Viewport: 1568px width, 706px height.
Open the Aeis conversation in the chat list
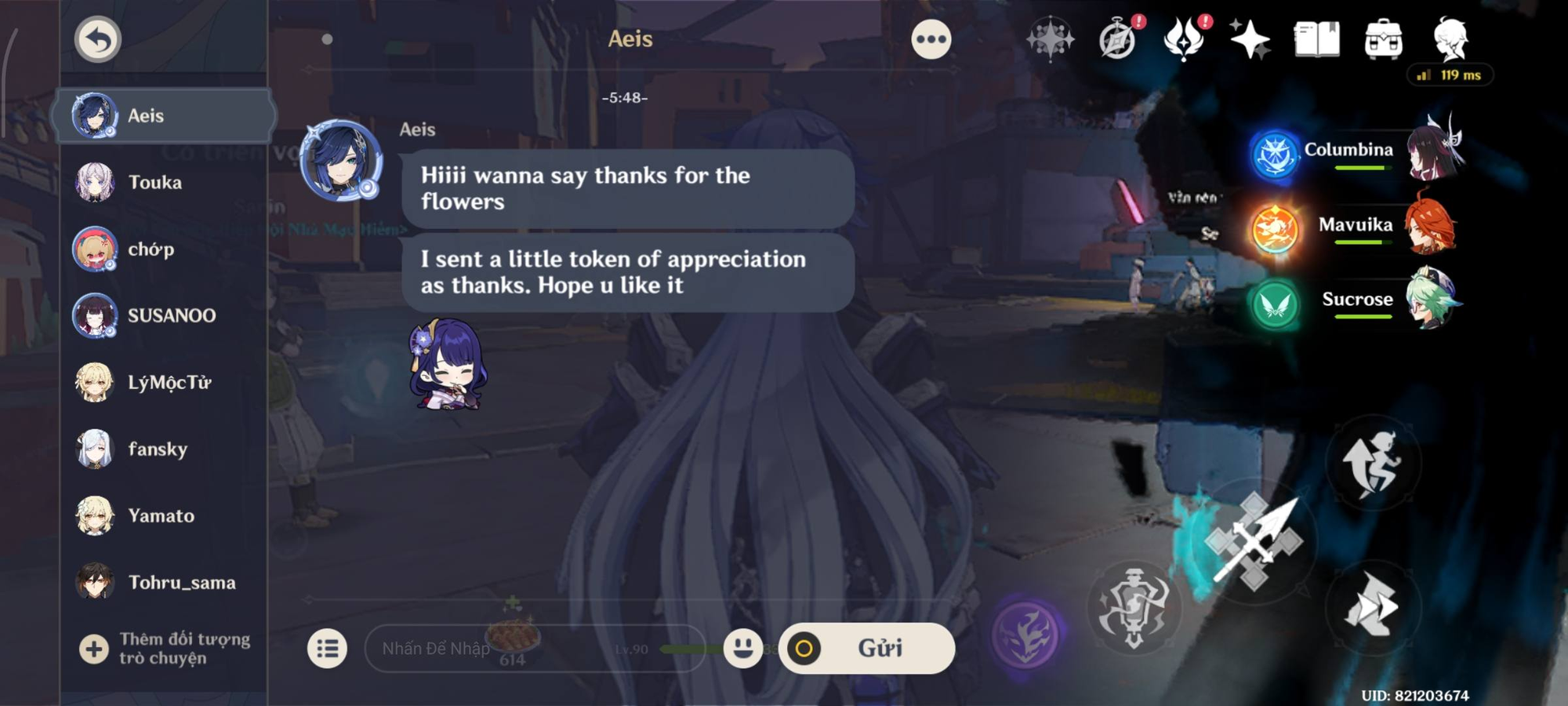[165, 116]
